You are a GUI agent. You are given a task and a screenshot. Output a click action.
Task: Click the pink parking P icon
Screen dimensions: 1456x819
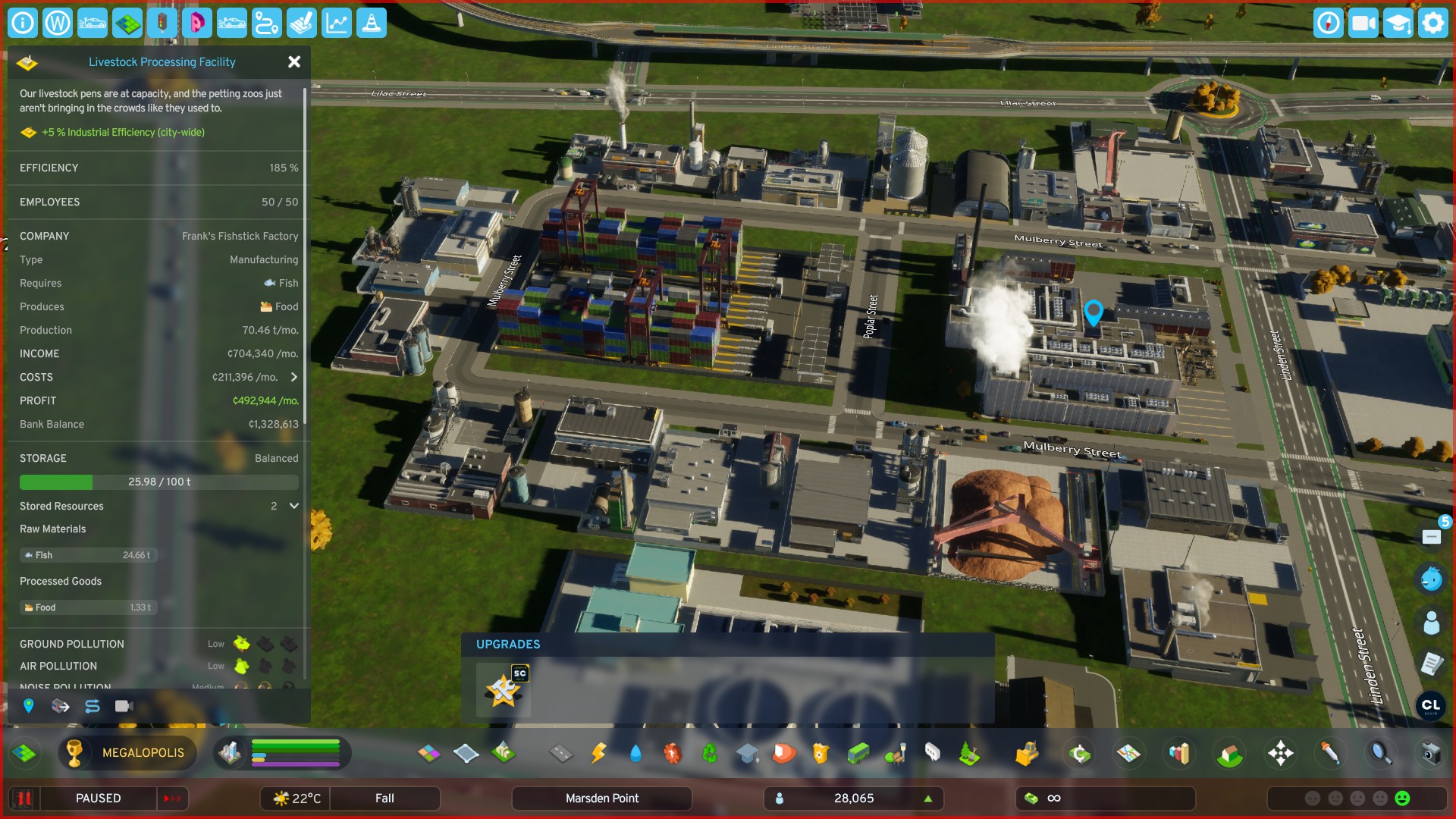[197, 24]
